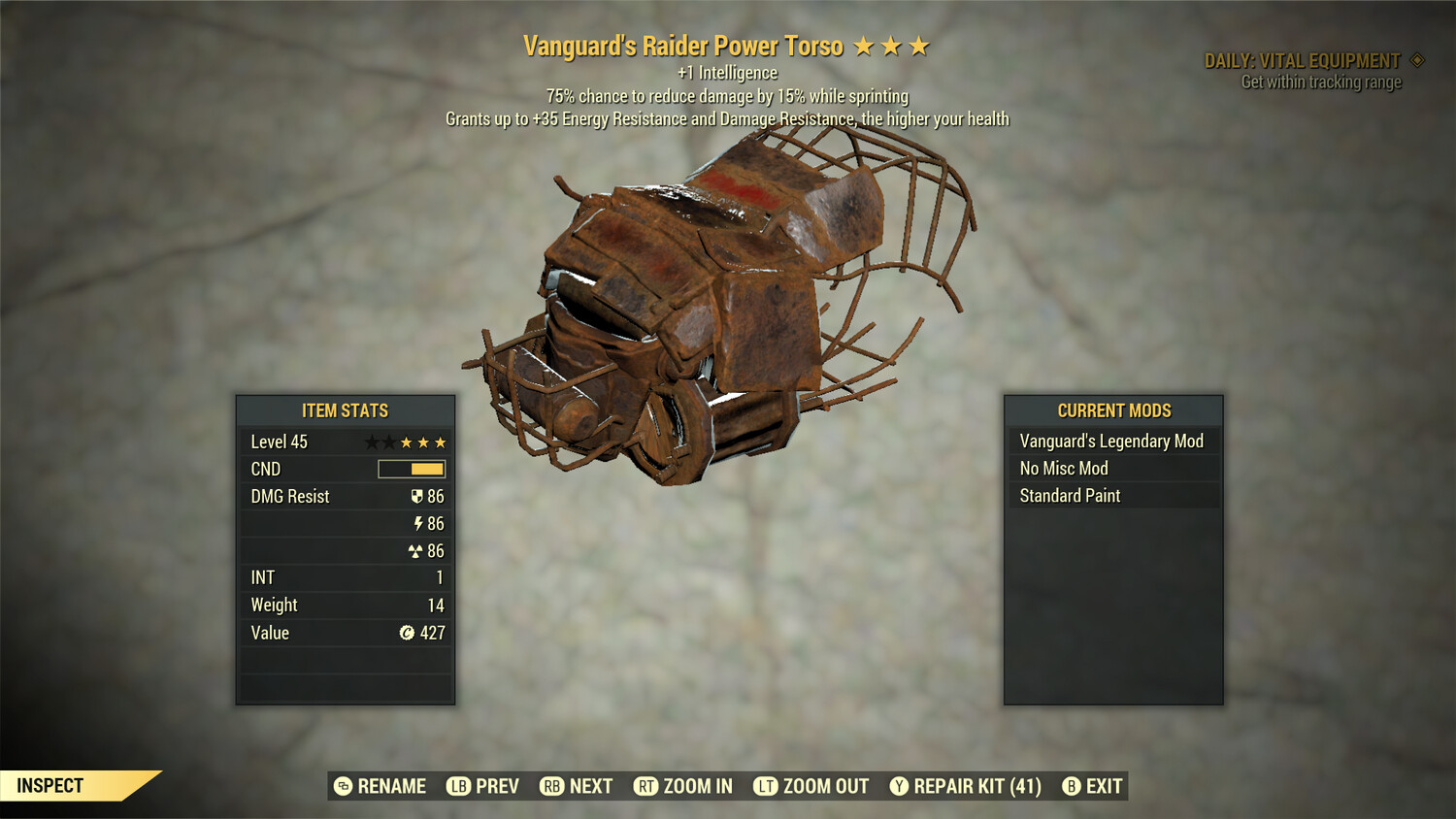Click the rename circular button icon
The image size is (1456, 819).
pyautogui.click(x=342, y=786)
